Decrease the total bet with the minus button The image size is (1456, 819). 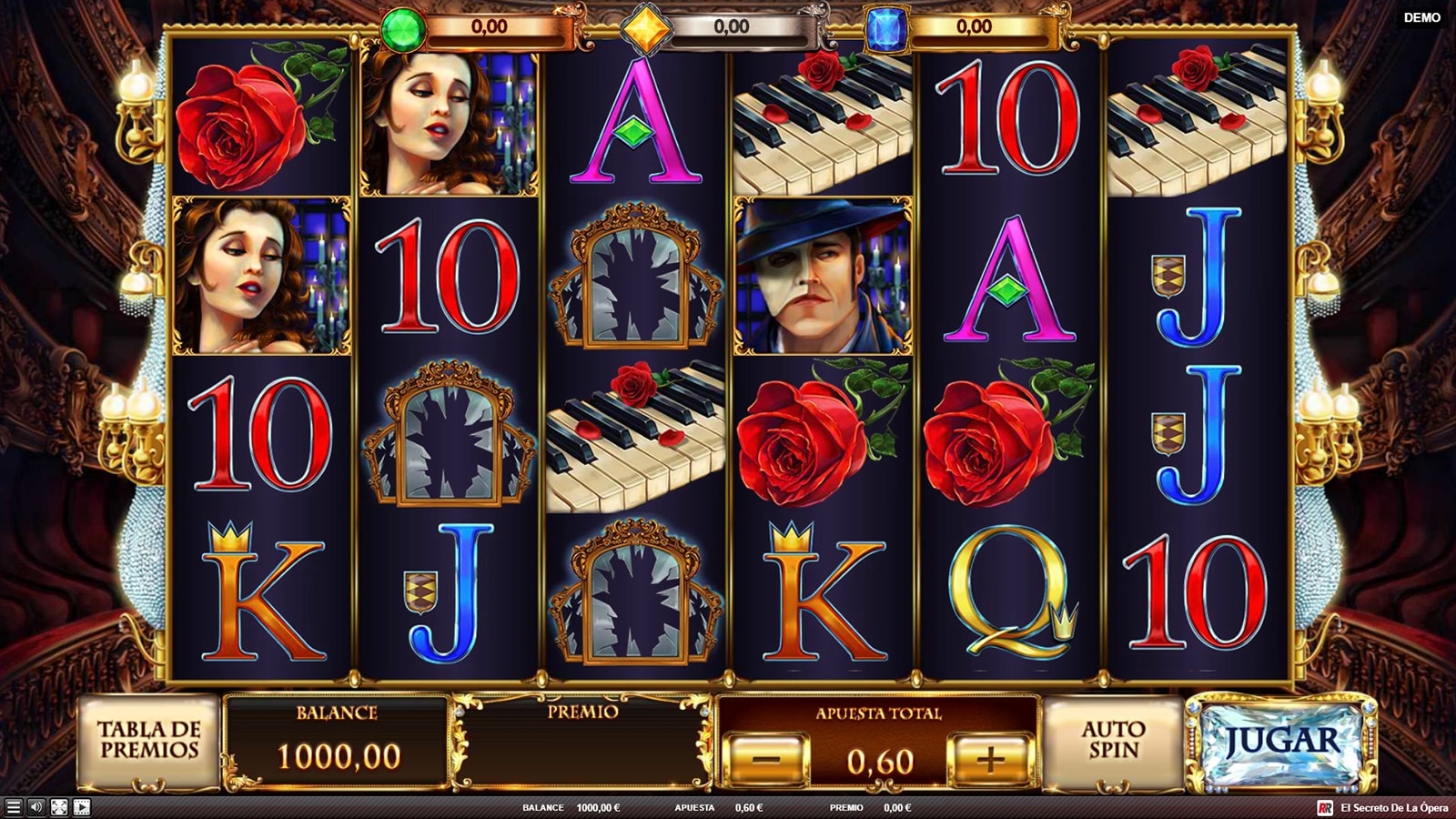click(x=766, y=758)
